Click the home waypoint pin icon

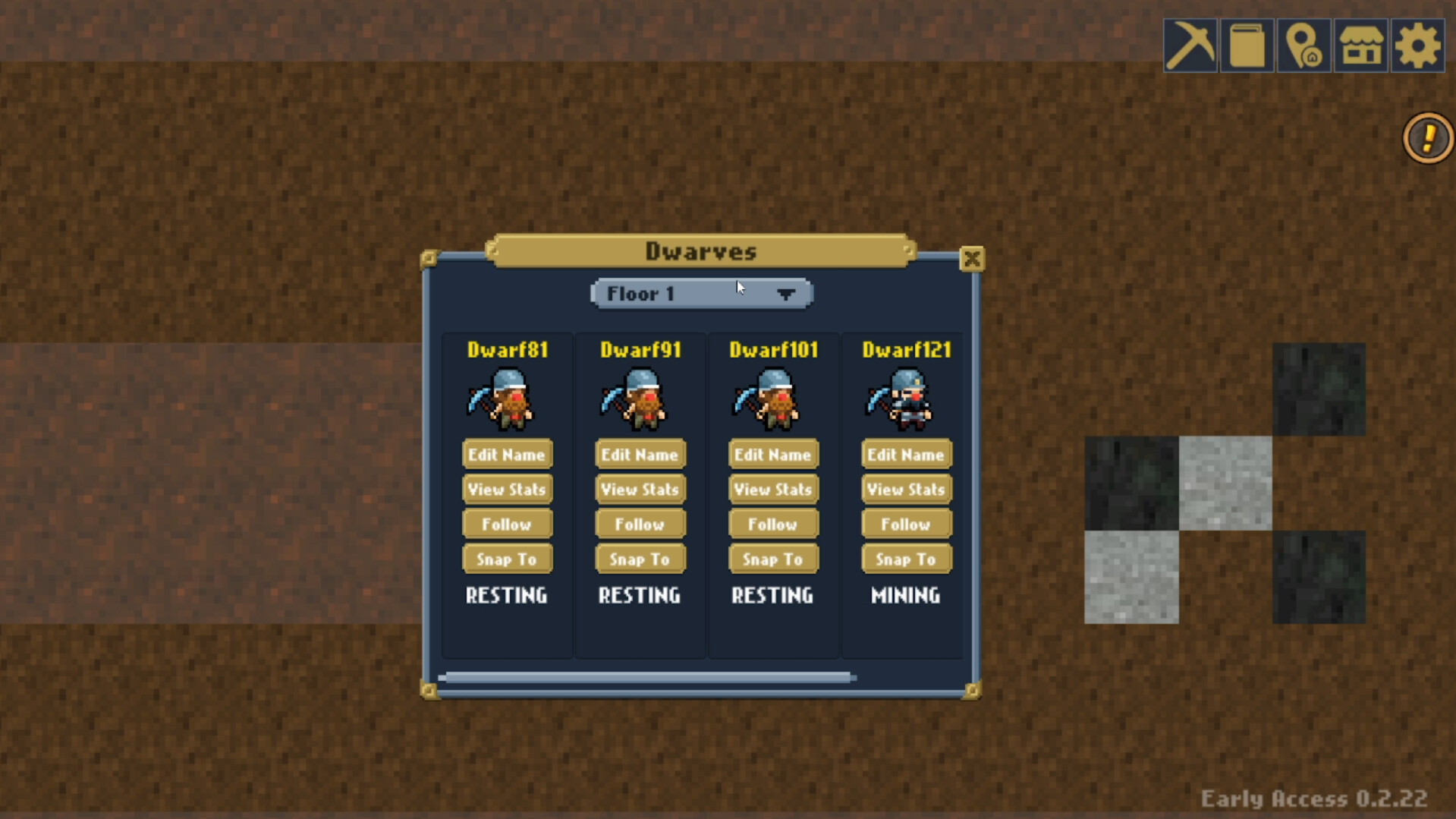pyautogui.click(x=1303, y=46)
